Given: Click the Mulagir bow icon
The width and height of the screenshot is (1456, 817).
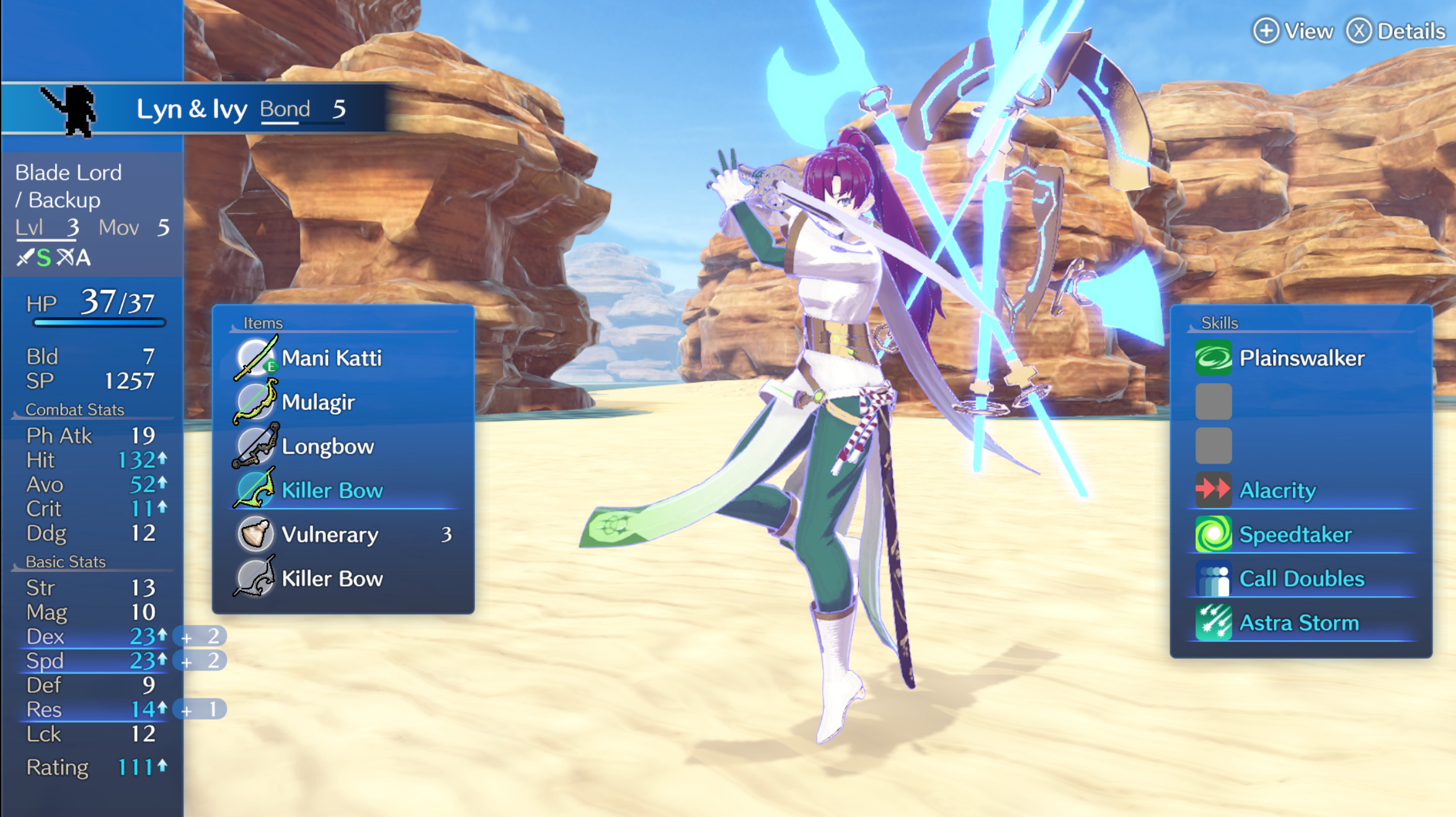Looking at the screenshot, I should point(255,401).
